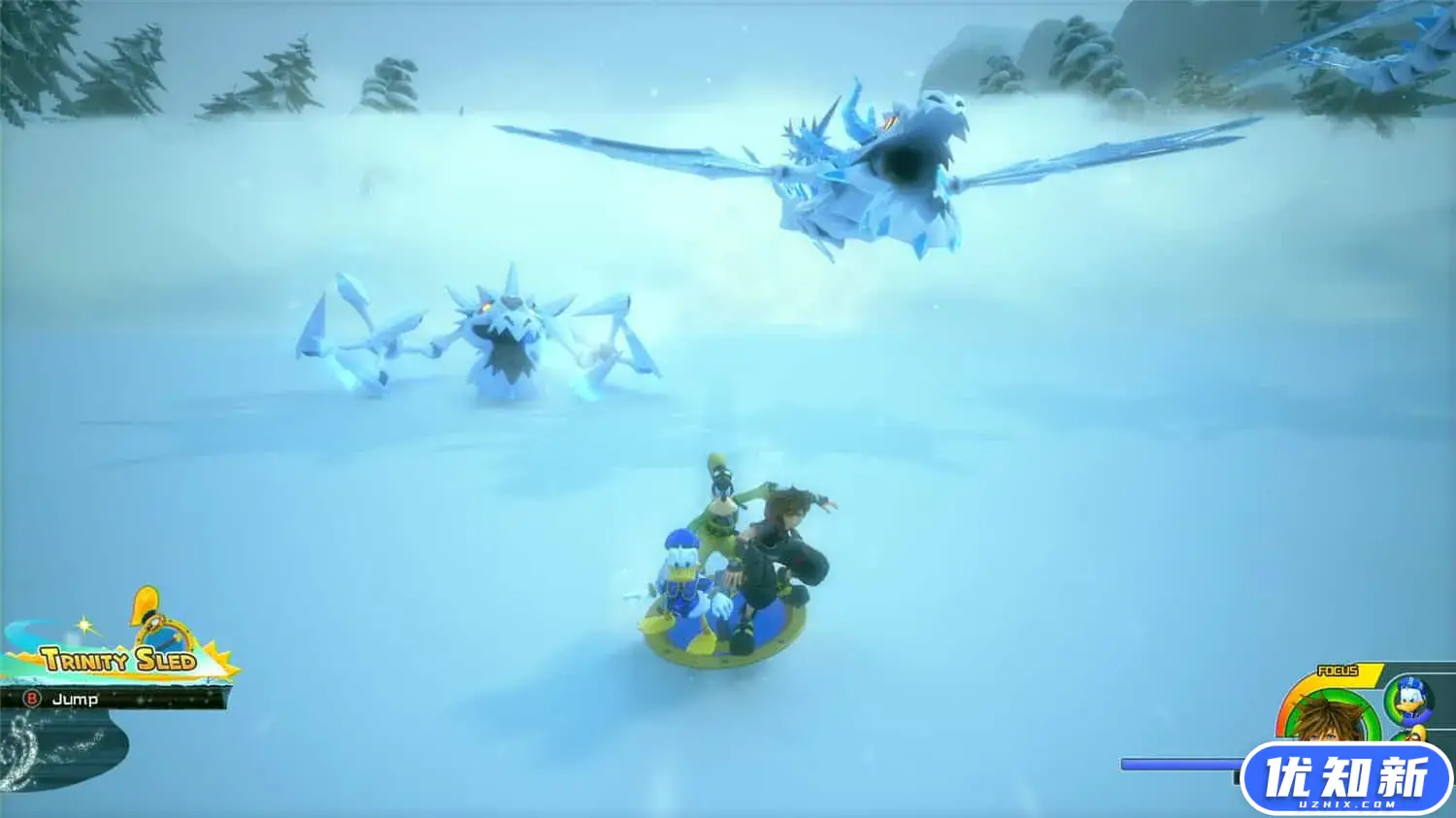Click the red B button icon beside Jump

click(x=31, y=699)
